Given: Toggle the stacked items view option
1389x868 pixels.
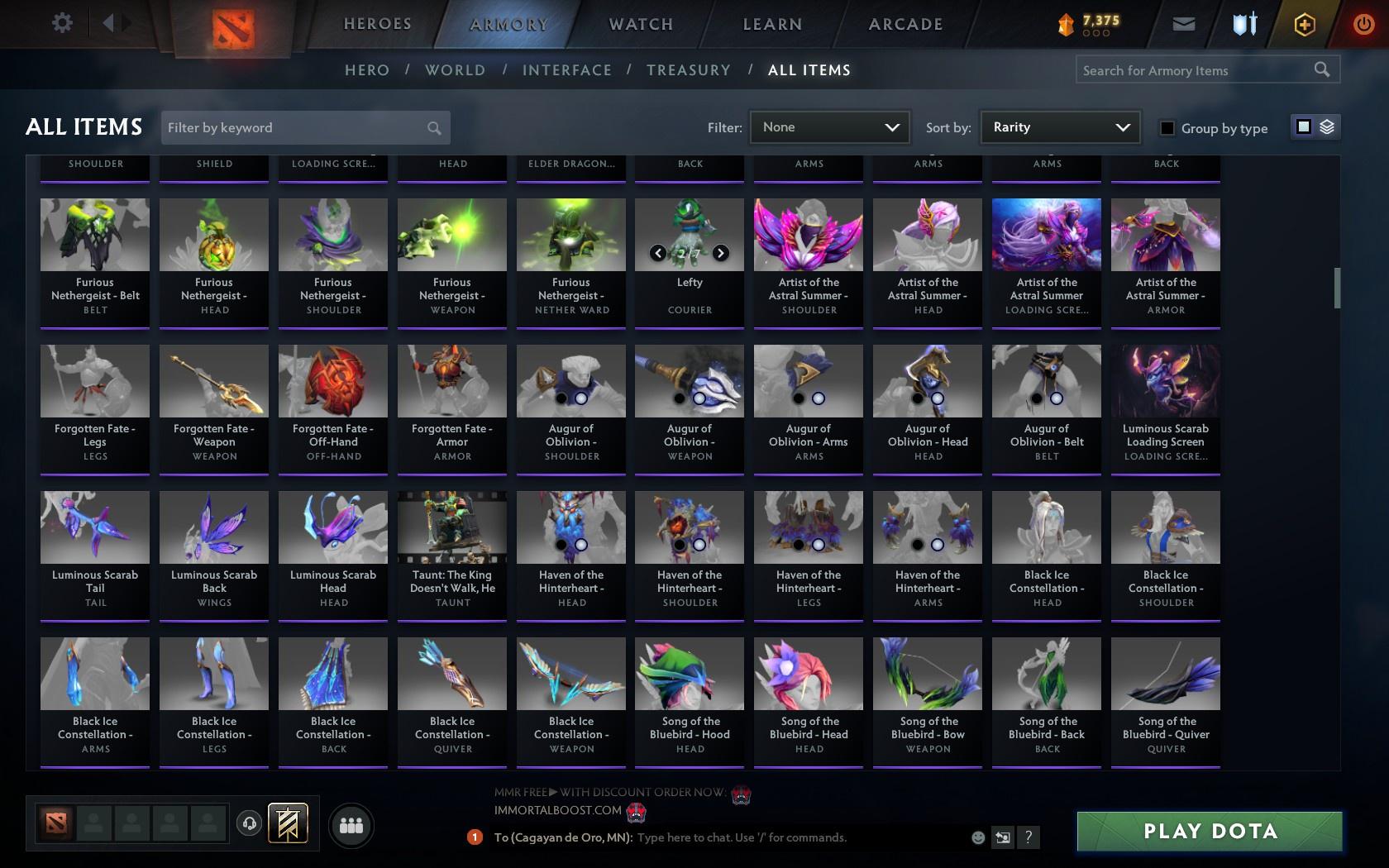Looking at the screenshot, I should coord(1326,127).
